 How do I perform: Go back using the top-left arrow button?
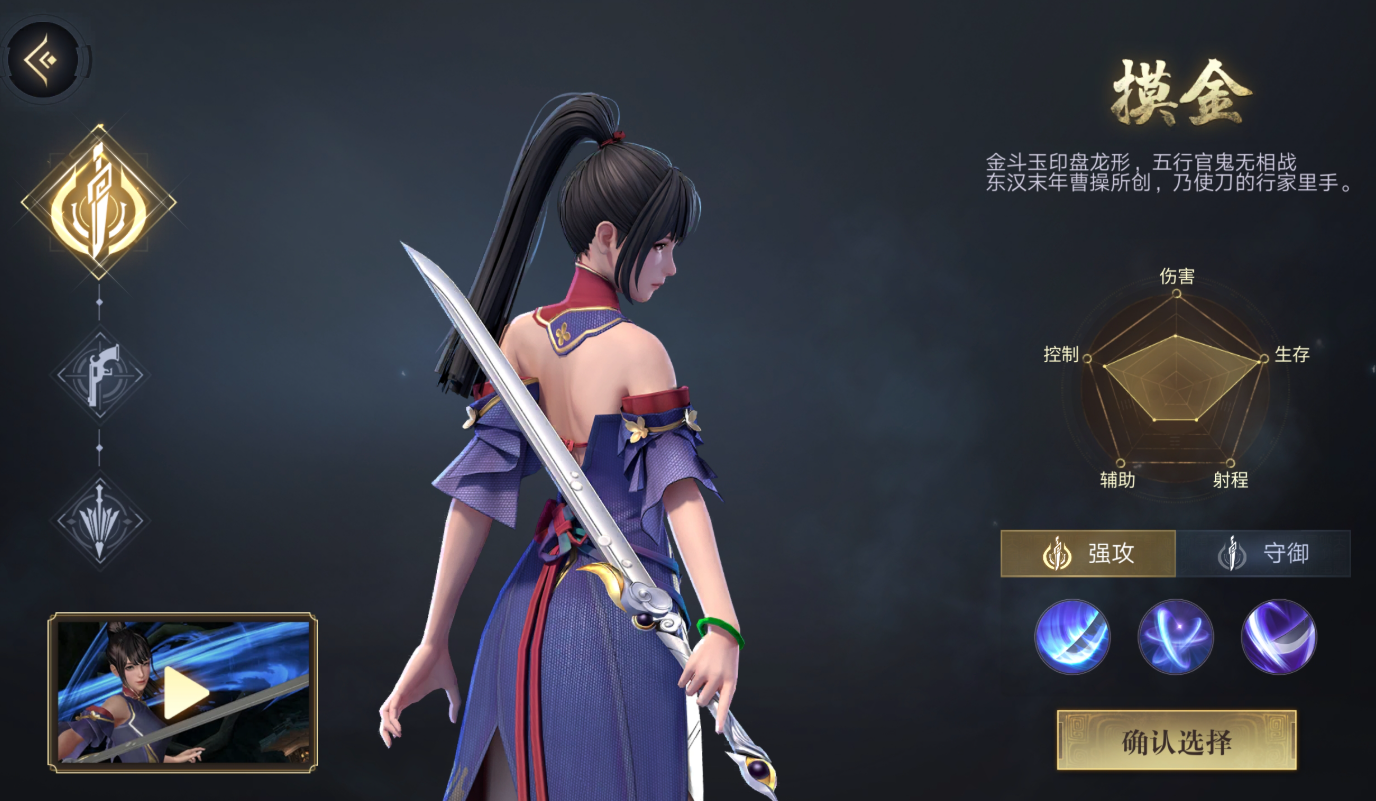(44, 59)
